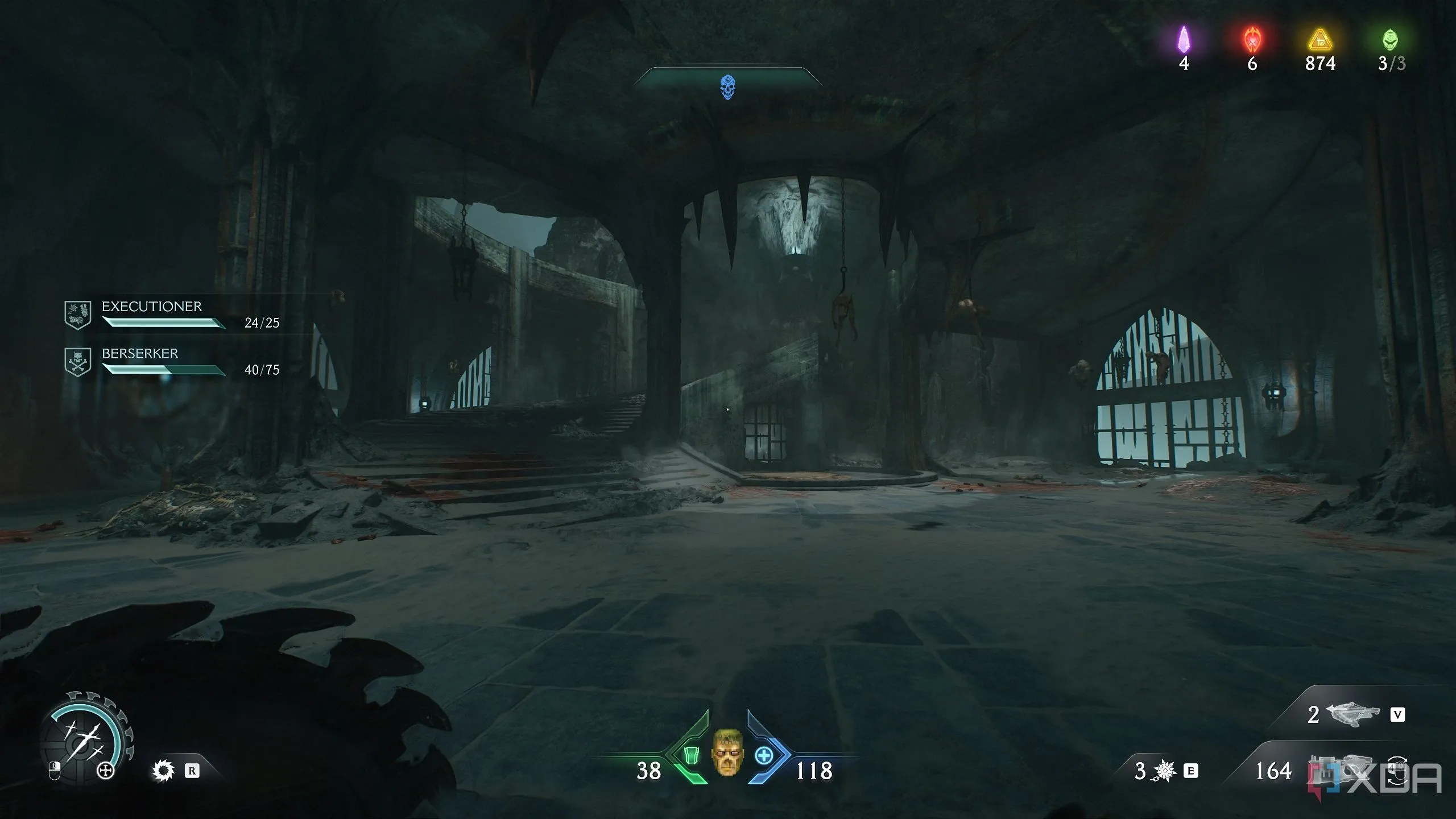Select the spiked flail melee icon
Screen dimensions: 1456x819
(1165, 771)
